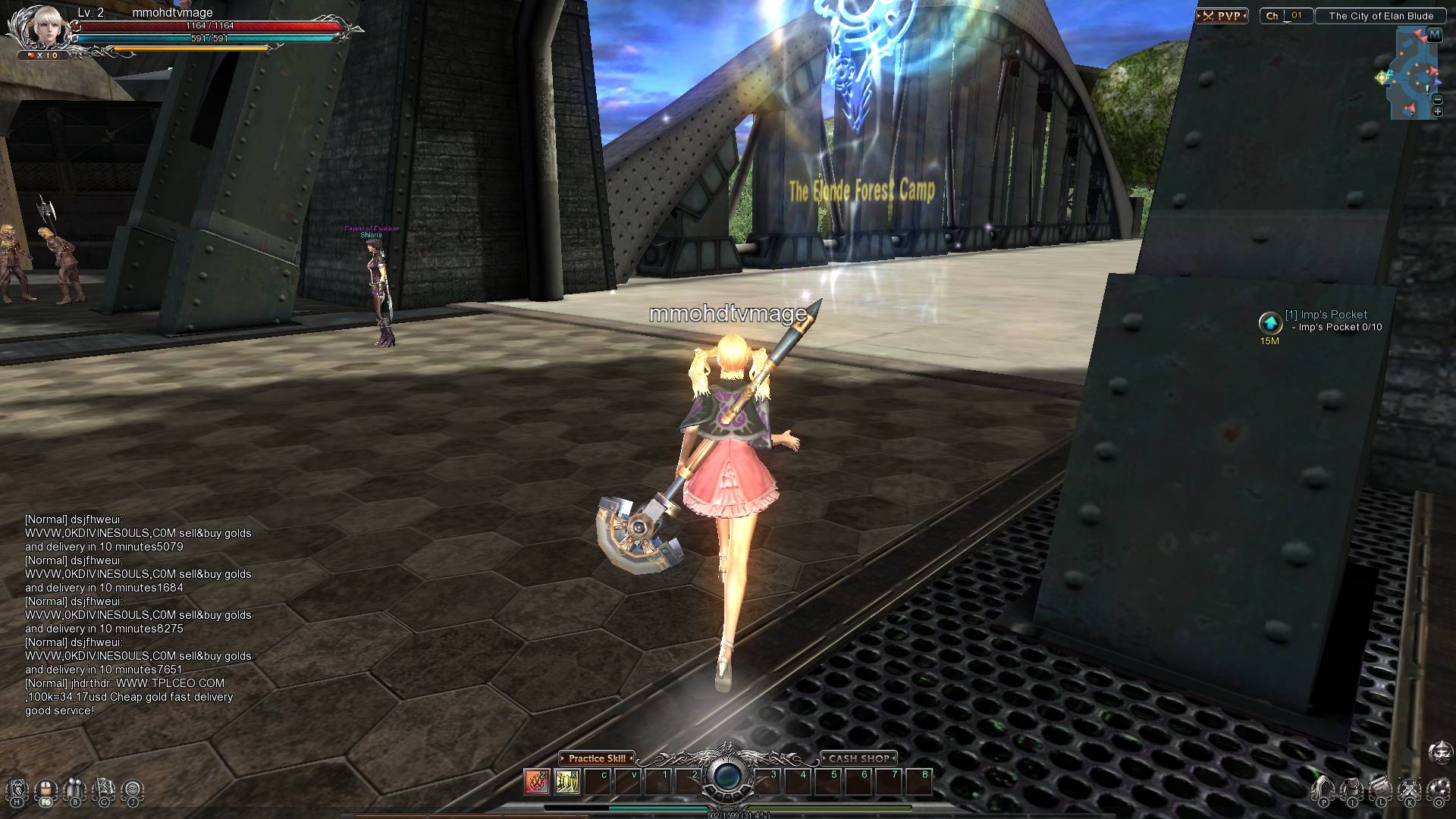Image resolution: width=1456 pixels, height=819 pixels.
Task: Open the dragon emblem icon labeled H
Action: pos(17,790)
